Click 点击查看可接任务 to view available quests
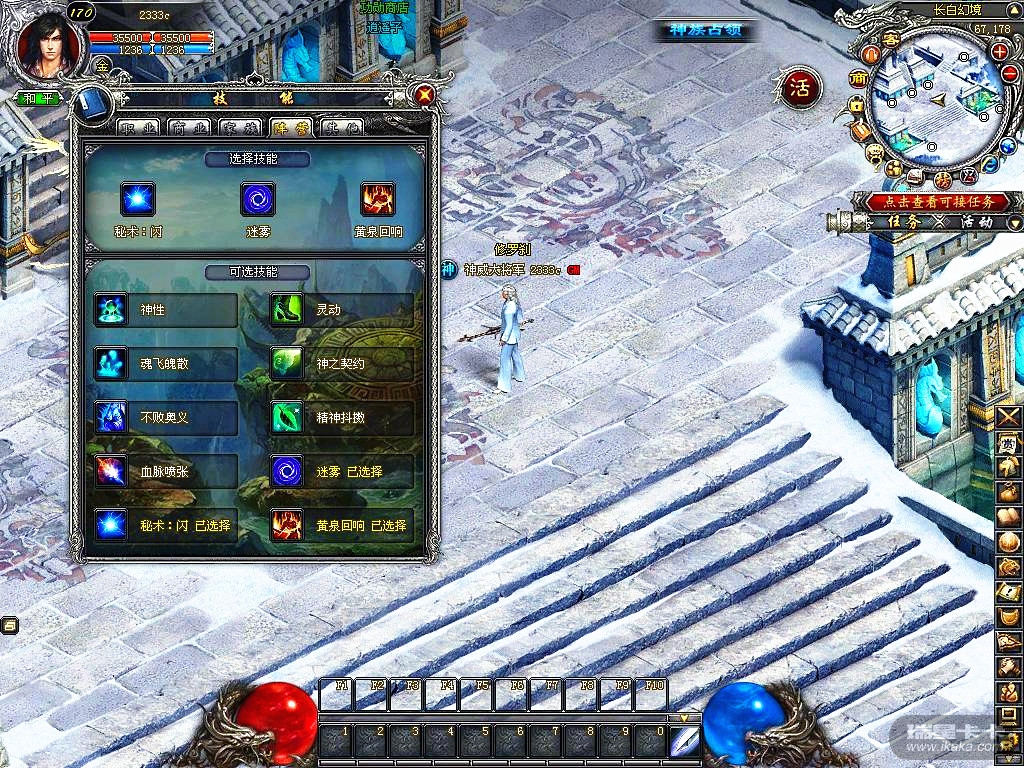The image size is (1024, 768). [930, 202]
